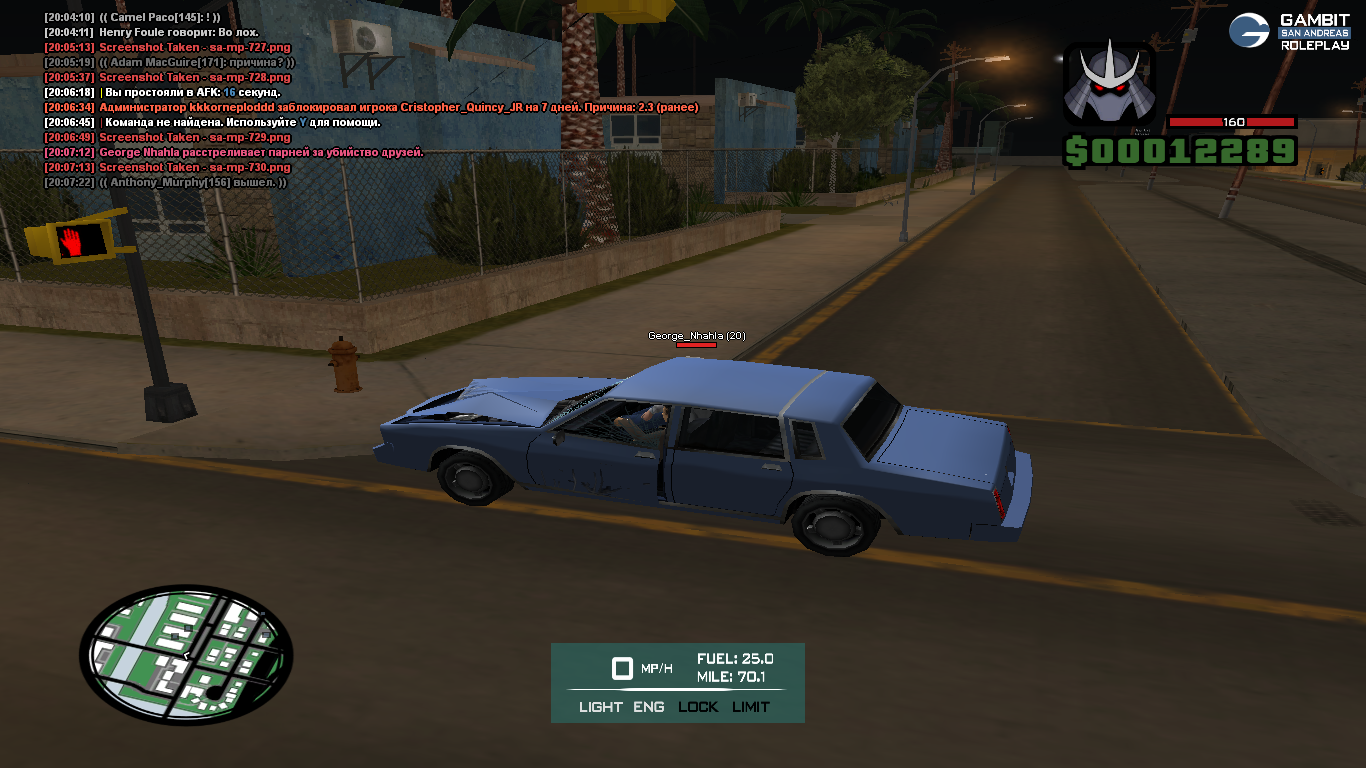Image resolution: width=1366 pixels, height=768 pixels.
Task: Toggle the ENG engine indicator
Action: pos(649,707)
